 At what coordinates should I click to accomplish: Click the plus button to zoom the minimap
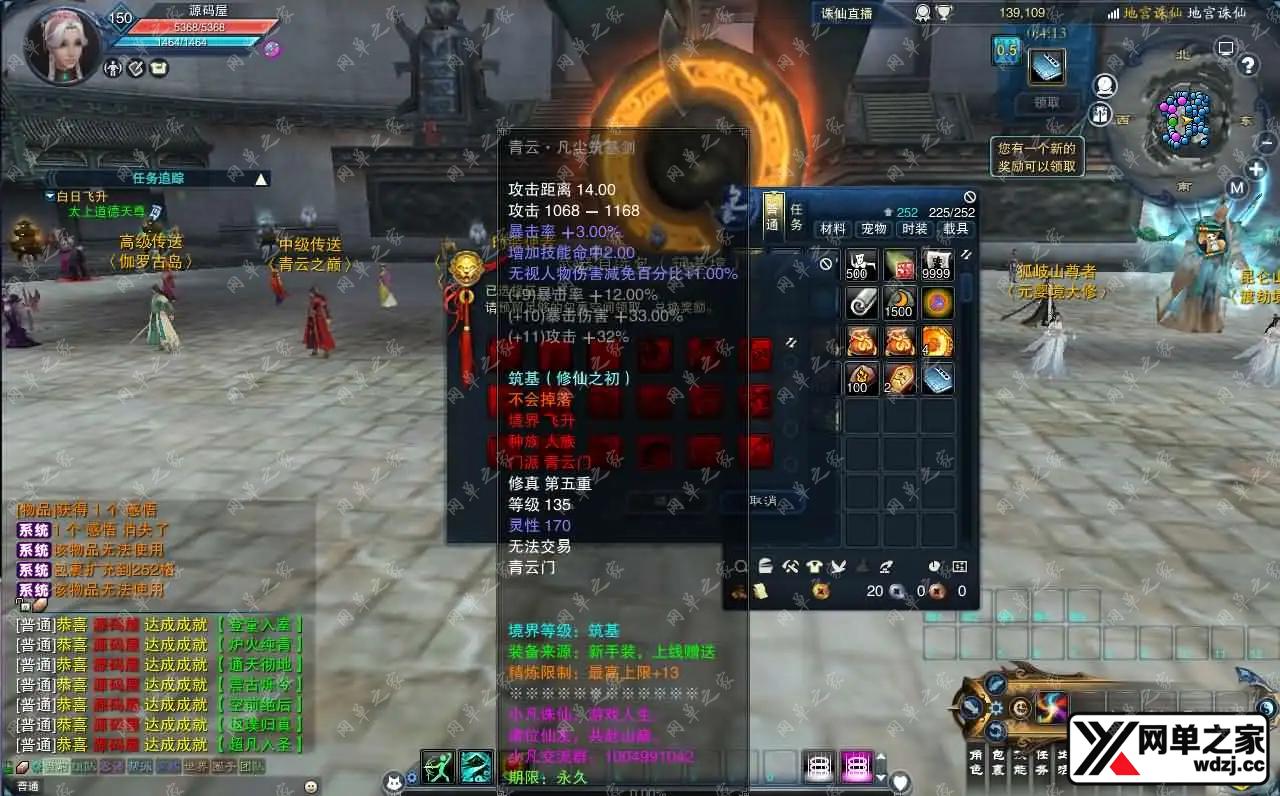[x=1257, y=168]
